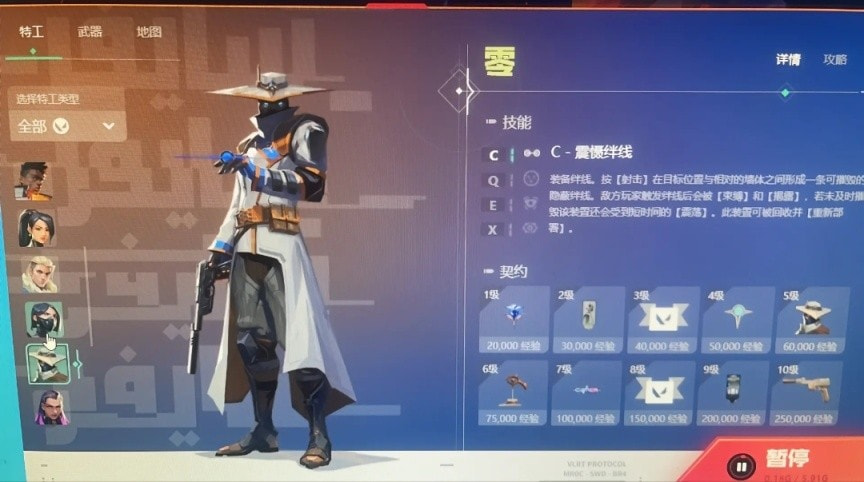This screenshot has height=482, width=864.
Task: Select the C tripwire ability
Action: 494,154
